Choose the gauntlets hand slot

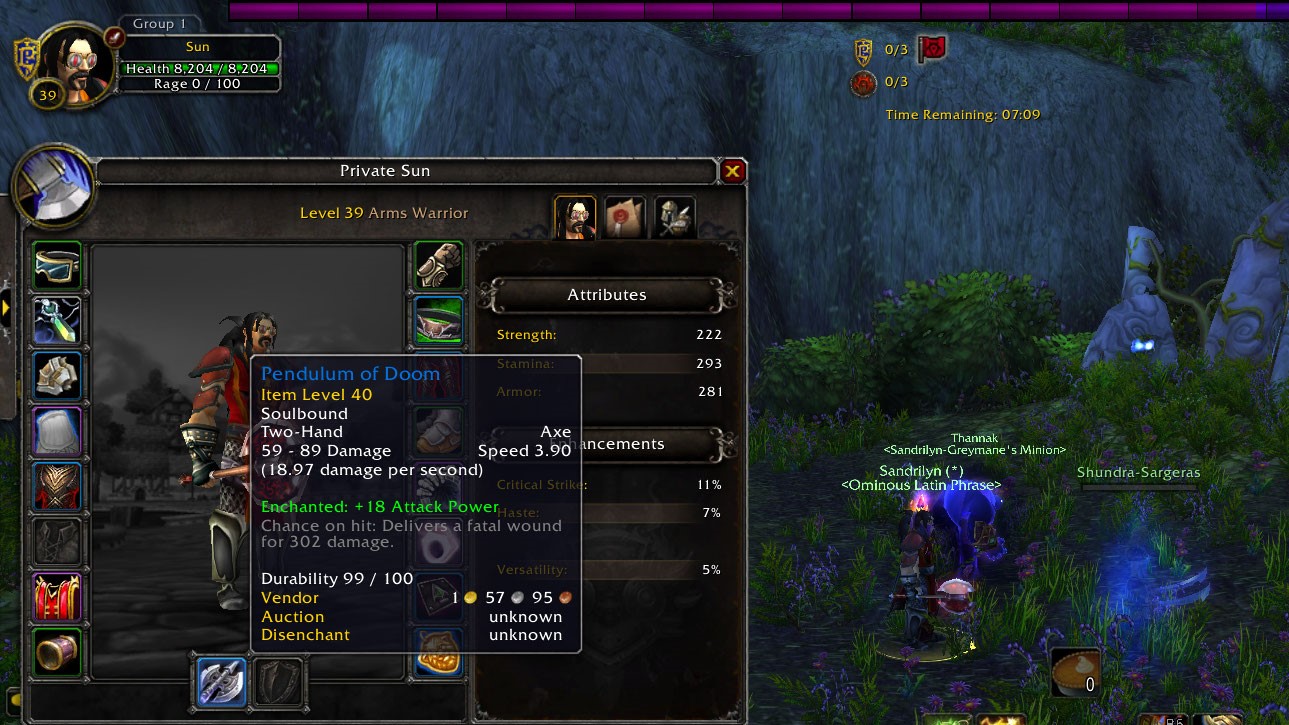pos(439,265)
